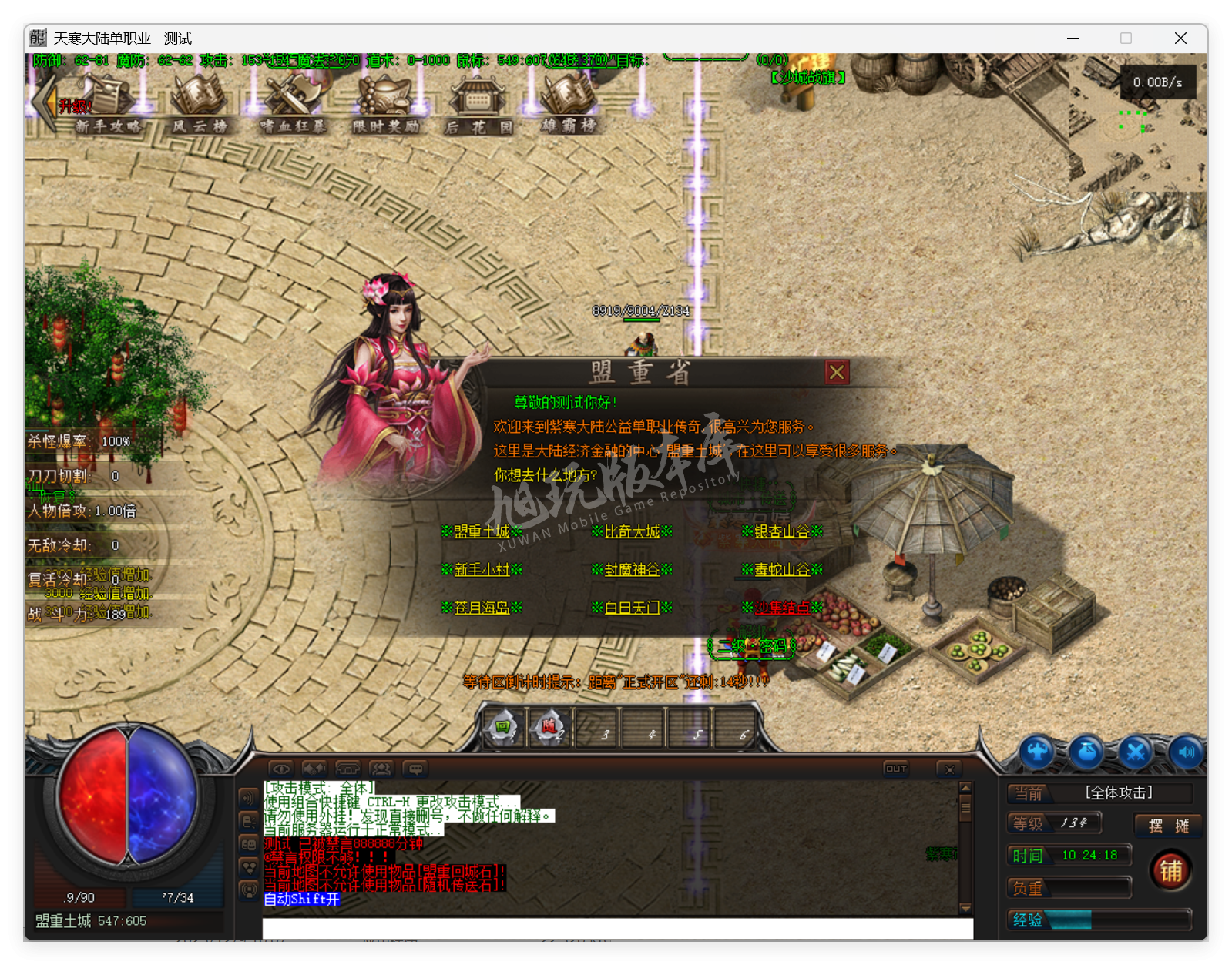Toggle the 自动Shift开 setting in chat
This screenshot has width=1232, height=965.
(301, 900)
